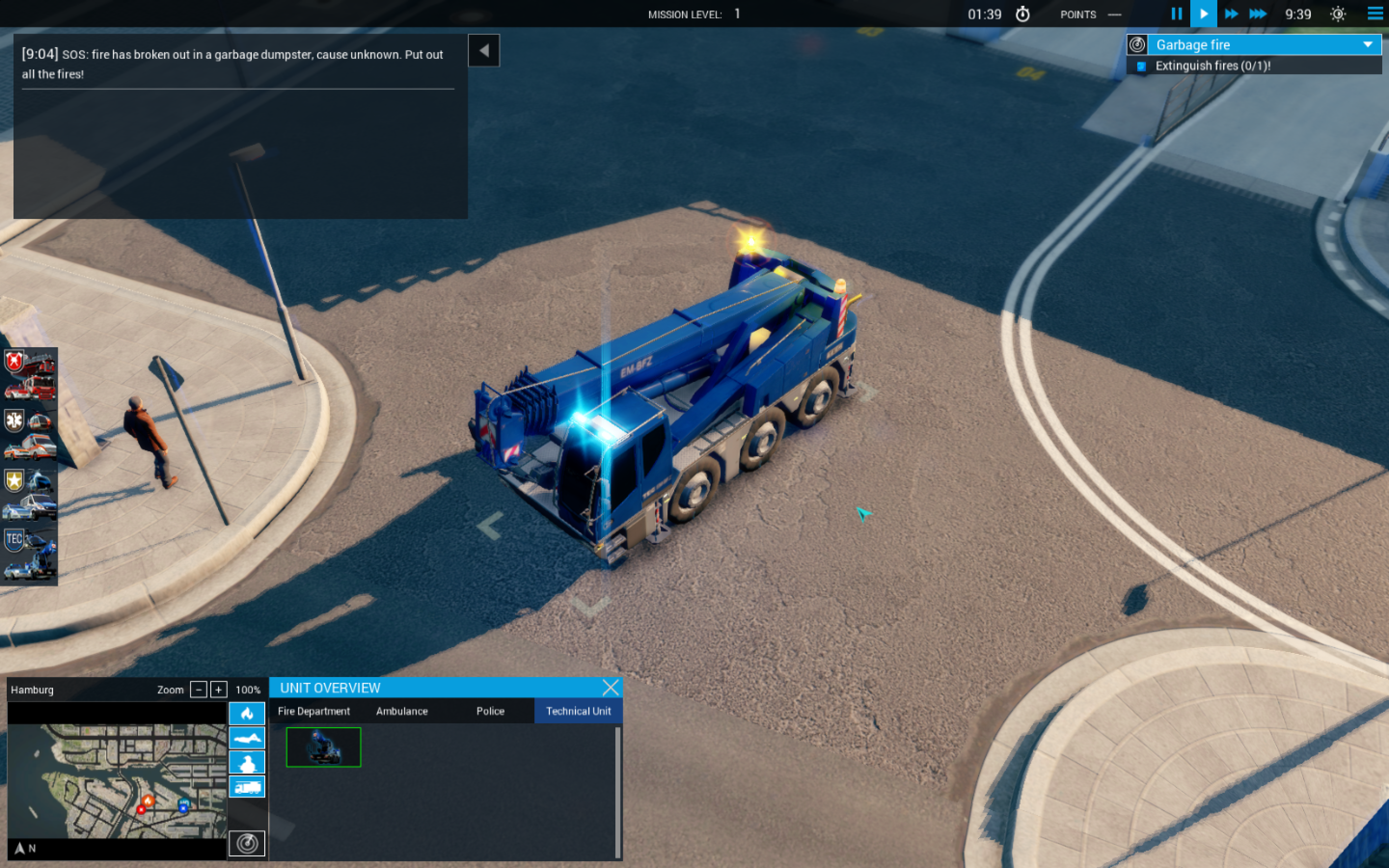Switch to the Fire Department tab
1389x868 pixels.
tap(313, 711)
